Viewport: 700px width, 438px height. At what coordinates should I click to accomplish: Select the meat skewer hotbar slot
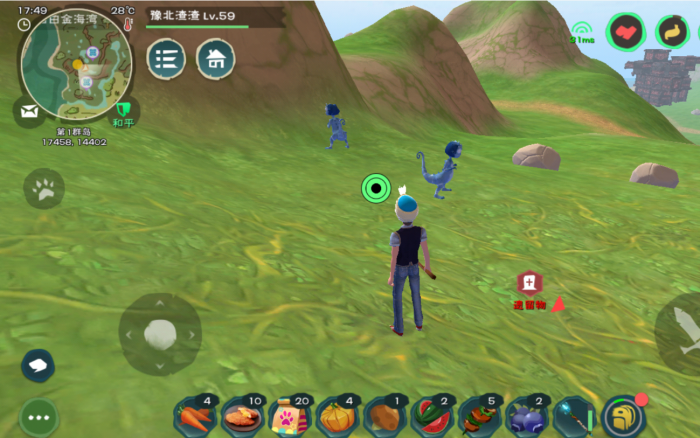tap(479, 416)
